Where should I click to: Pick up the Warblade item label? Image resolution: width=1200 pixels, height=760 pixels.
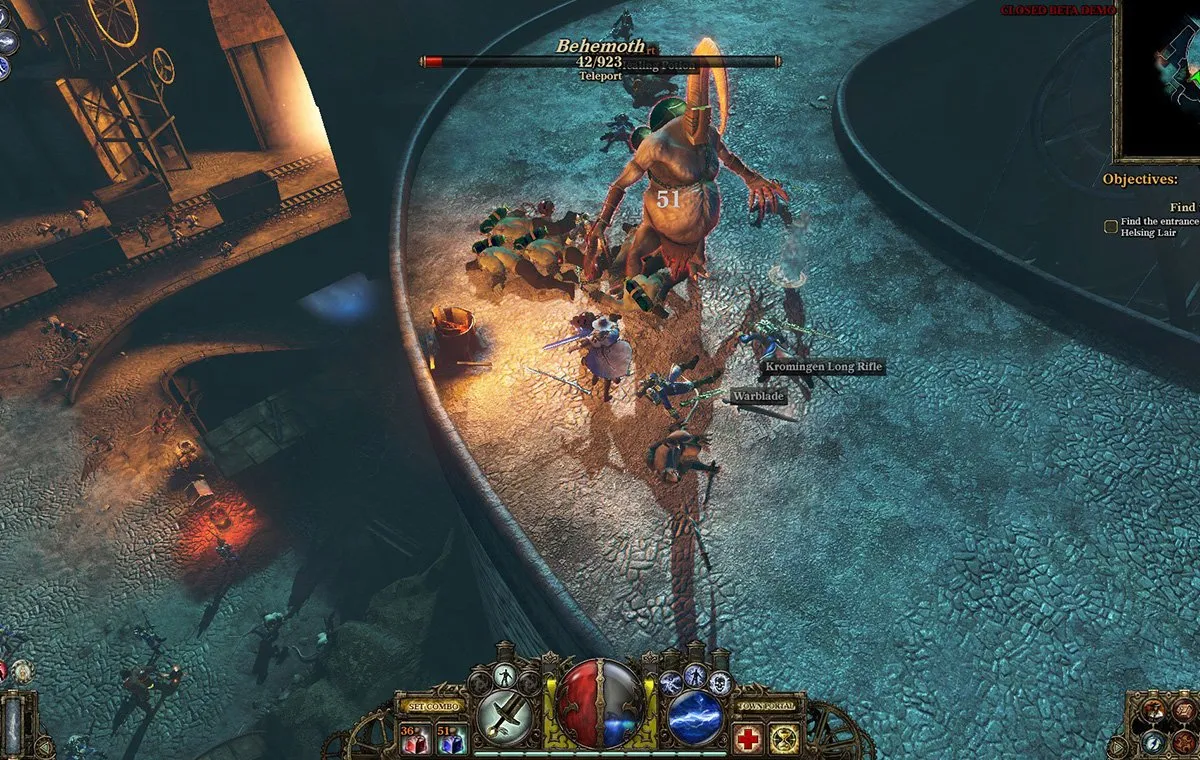(758, 397)
